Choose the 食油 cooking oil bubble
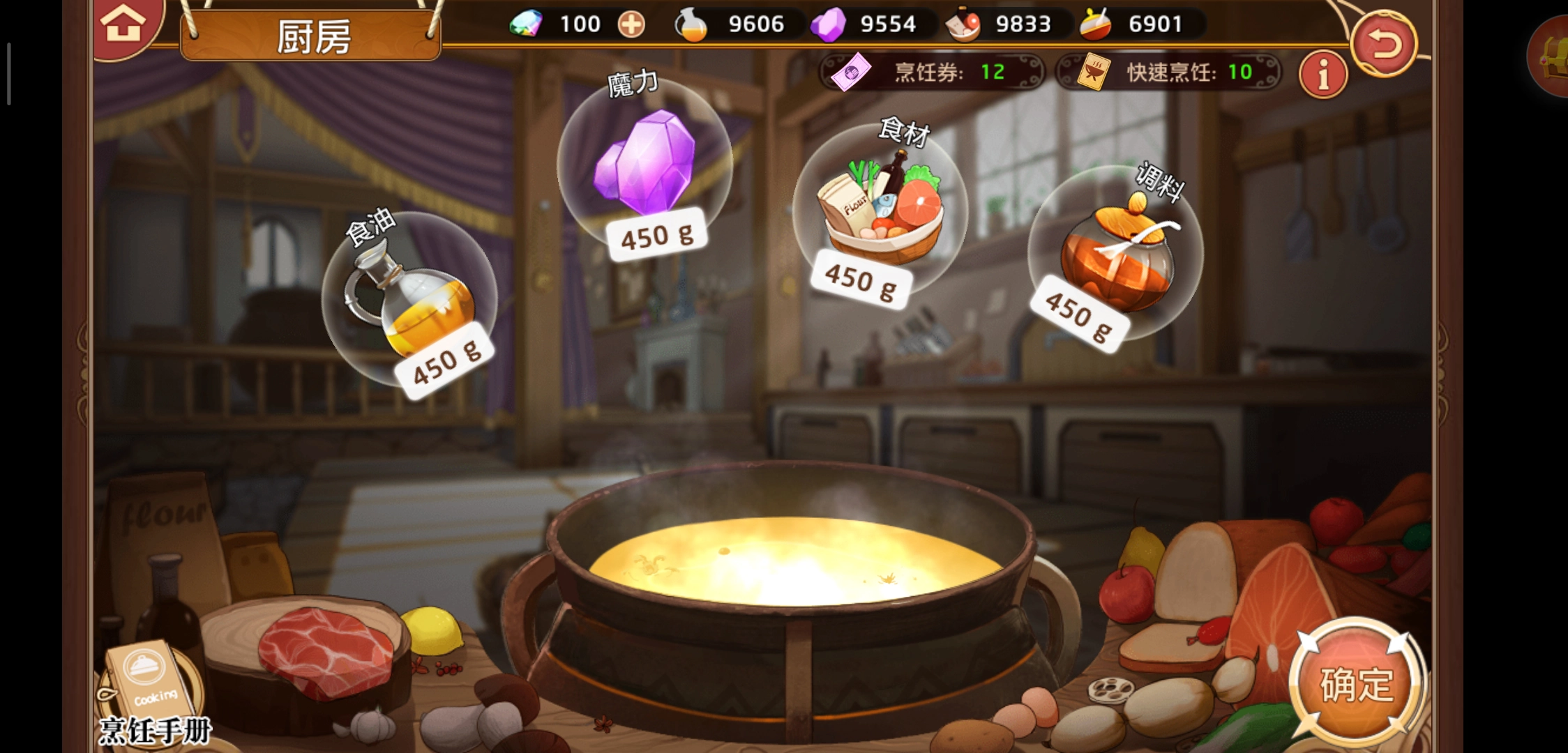 (x=409, y=300)
